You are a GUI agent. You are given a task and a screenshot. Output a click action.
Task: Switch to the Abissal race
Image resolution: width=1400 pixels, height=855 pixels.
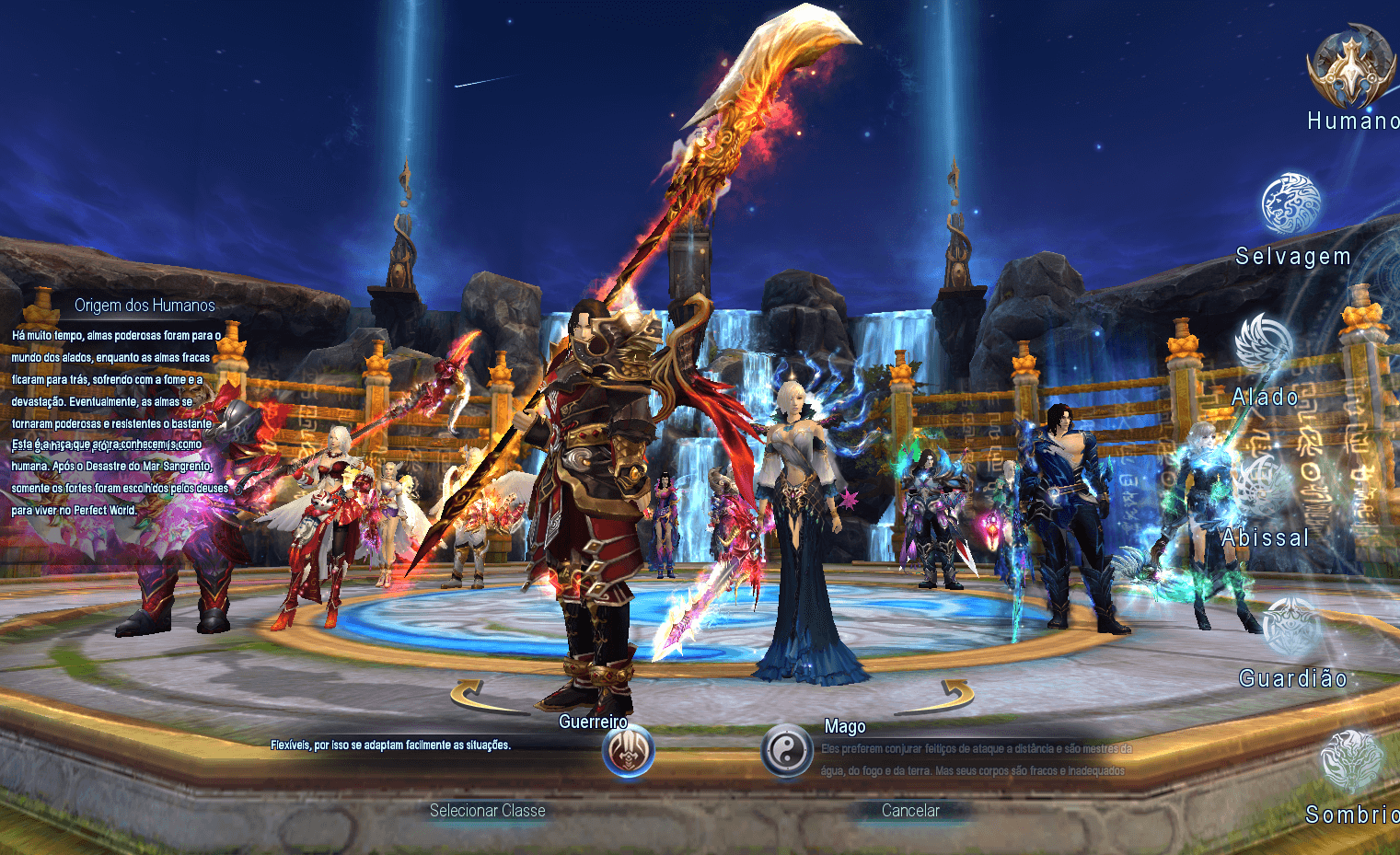(x=1264, y=486)
